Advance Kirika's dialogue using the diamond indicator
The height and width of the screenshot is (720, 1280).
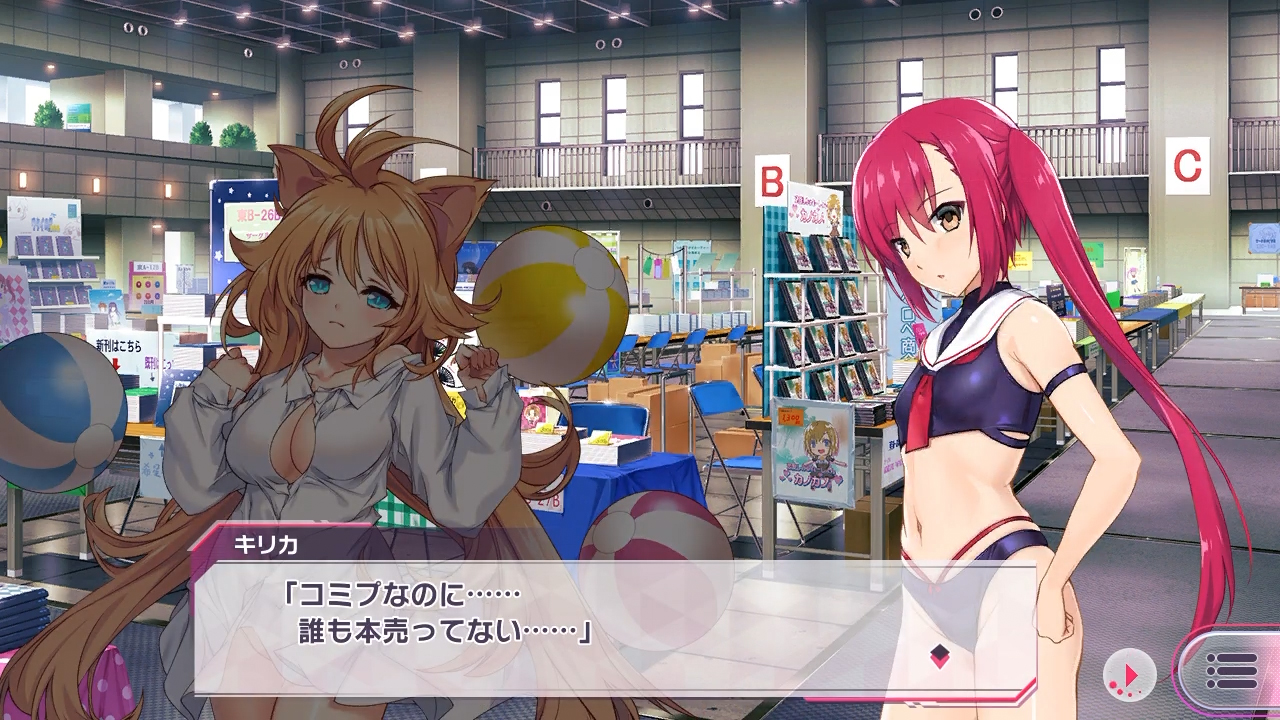[939, 656]
